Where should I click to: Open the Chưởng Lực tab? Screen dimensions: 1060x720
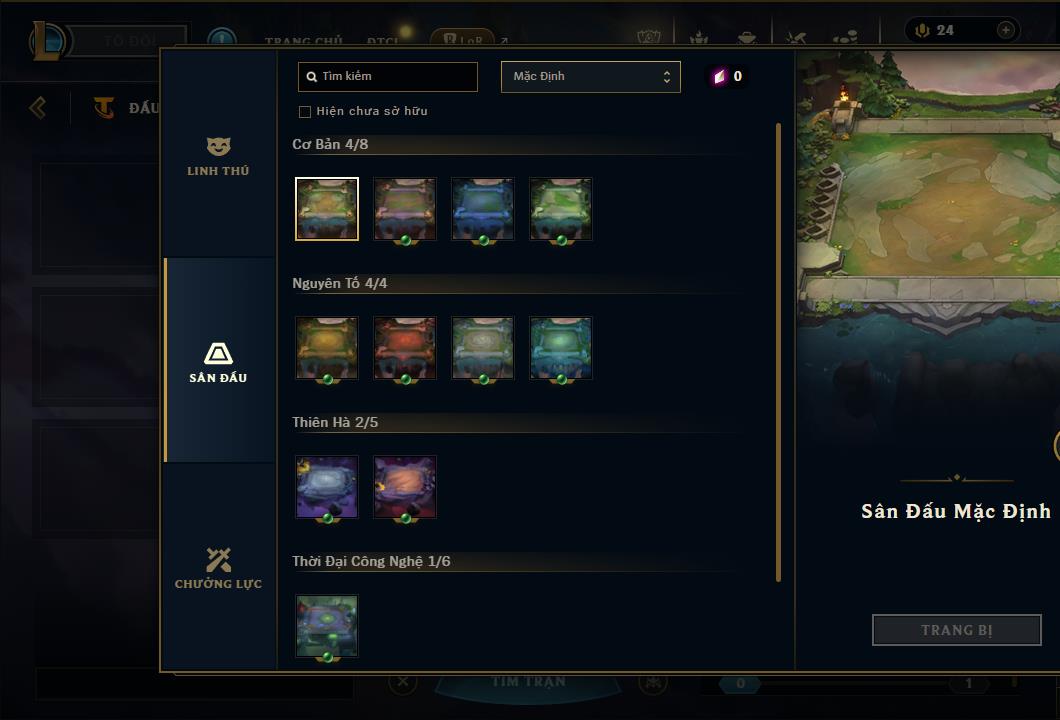[218, 568]
